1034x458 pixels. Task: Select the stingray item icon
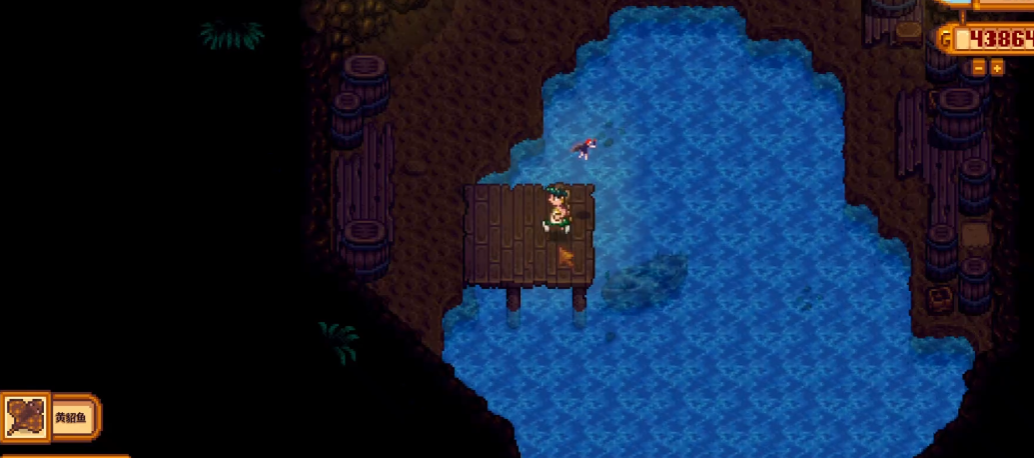pos(24,417)
